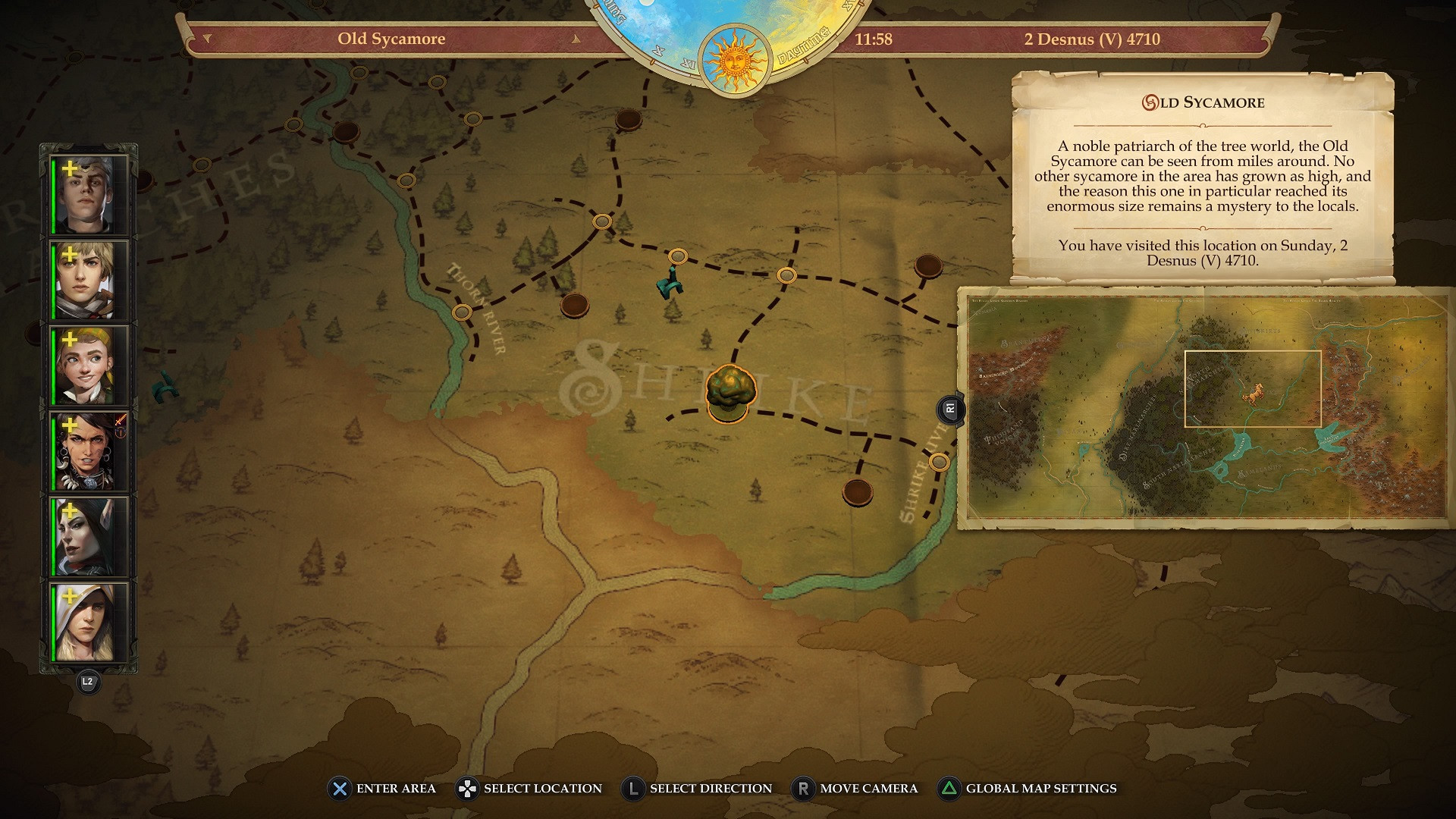This screenshot has width=1456, height=819.
Task: Select the pale pointed-eared elf portrait
Action: point(87,537)
